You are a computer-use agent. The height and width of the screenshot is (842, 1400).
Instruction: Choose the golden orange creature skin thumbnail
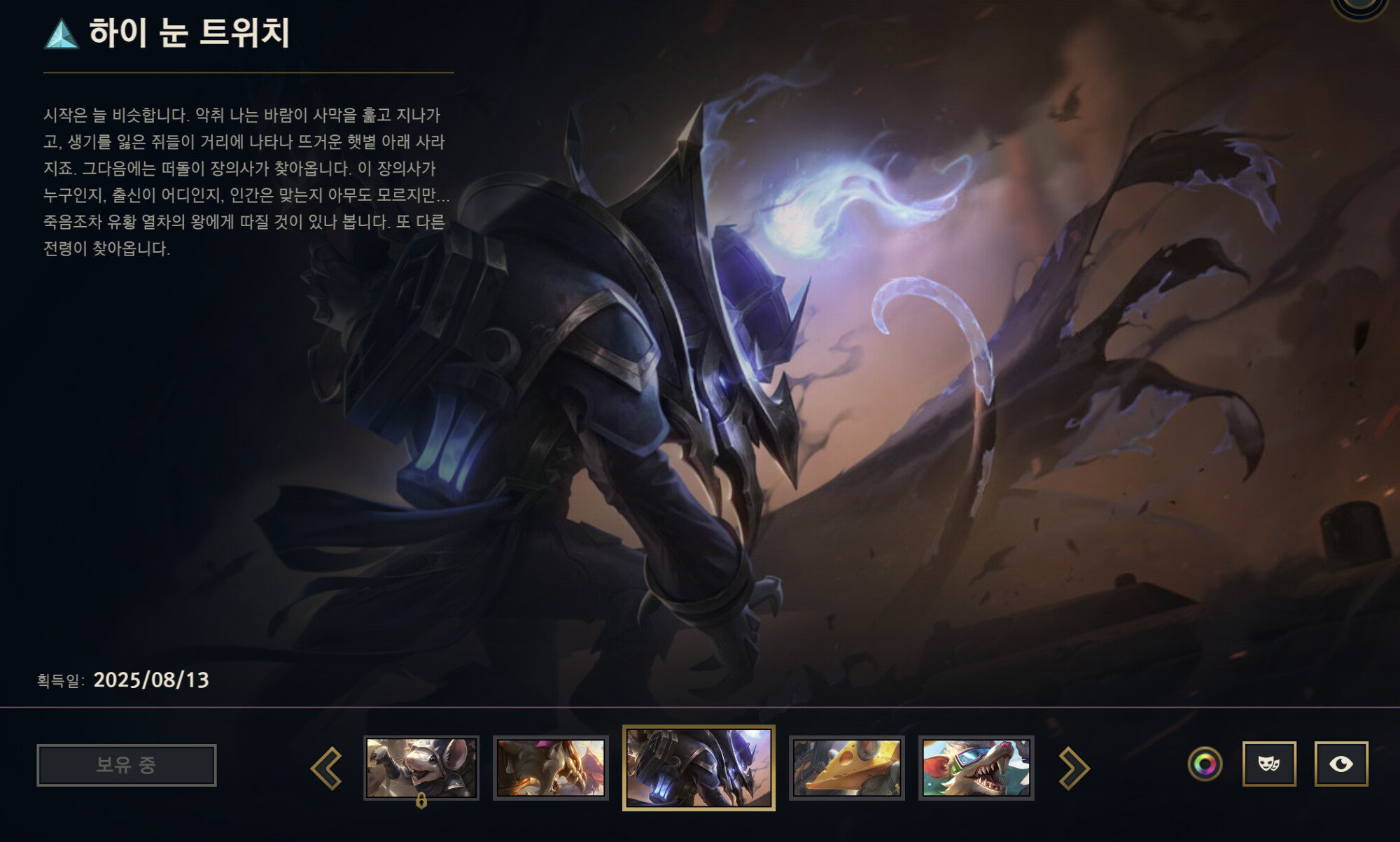[x=550, y=768]
